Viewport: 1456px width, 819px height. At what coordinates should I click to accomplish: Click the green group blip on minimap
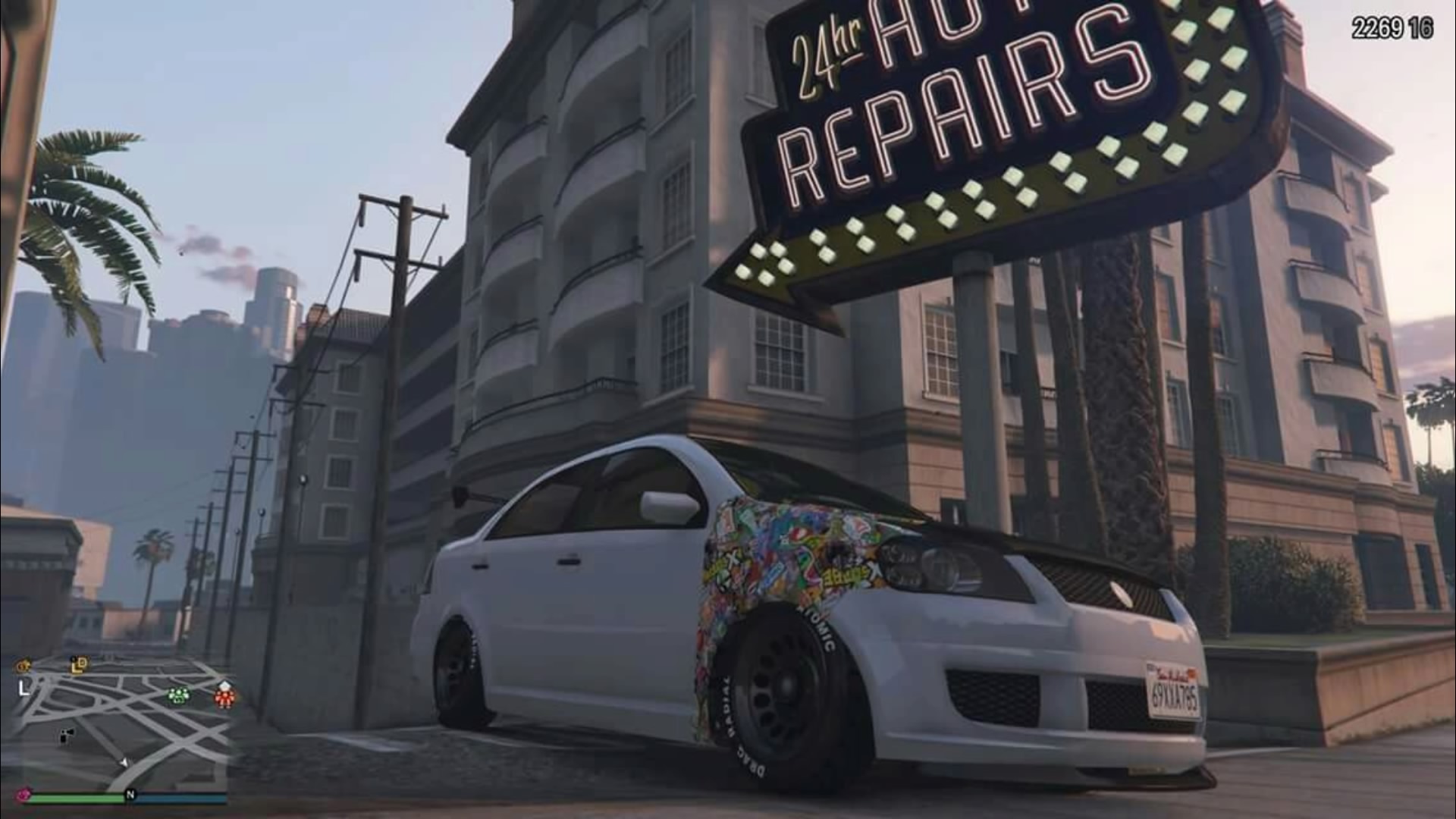tap(178, 694)
